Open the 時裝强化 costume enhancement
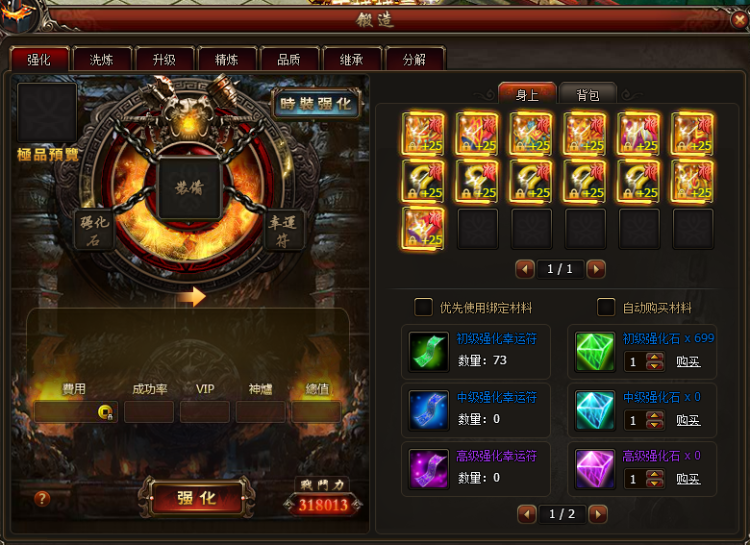Viewport: 750px width, 545px height. click(x=317, y=104)
